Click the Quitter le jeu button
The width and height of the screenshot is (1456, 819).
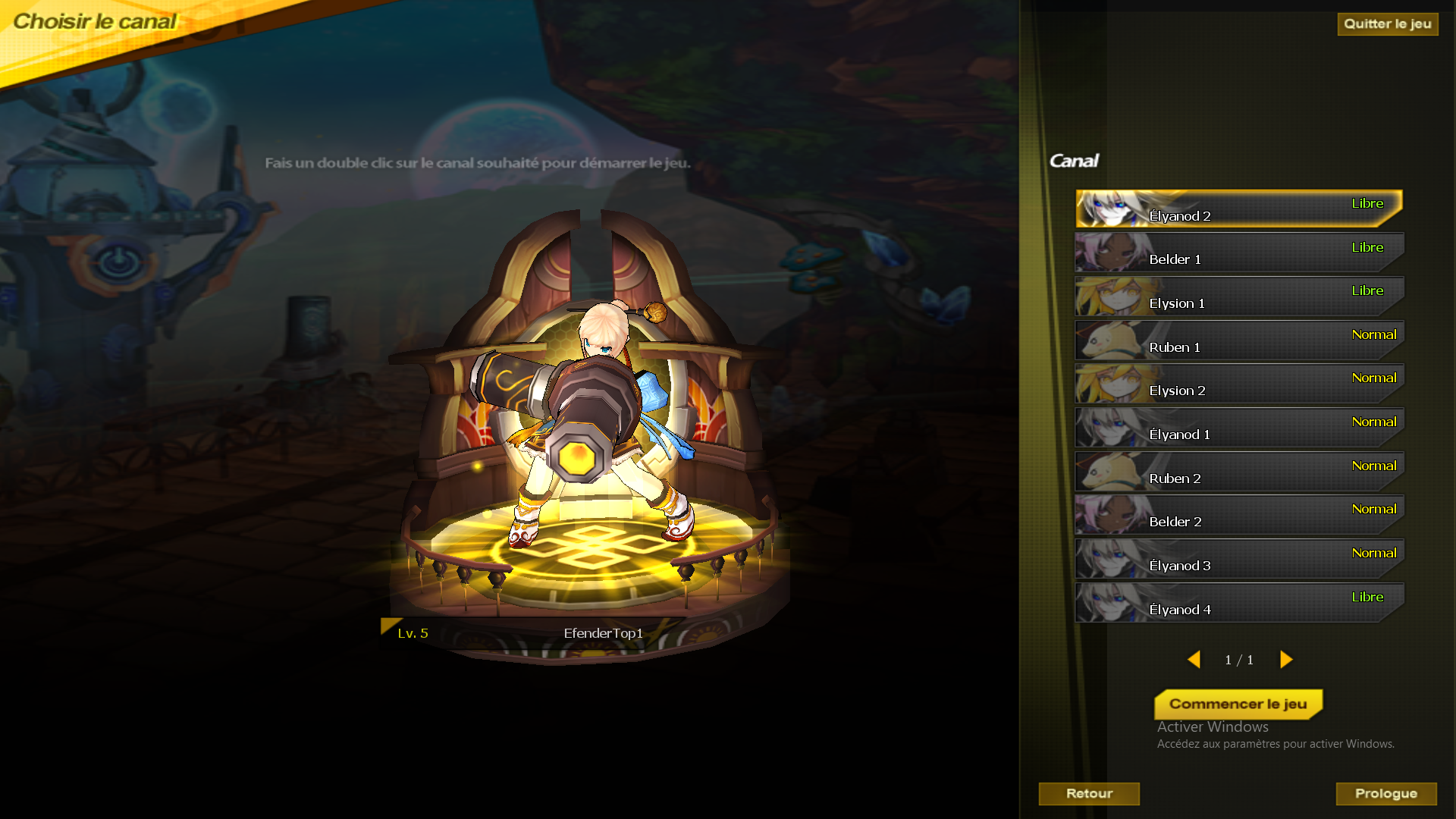click(1387, 24)
